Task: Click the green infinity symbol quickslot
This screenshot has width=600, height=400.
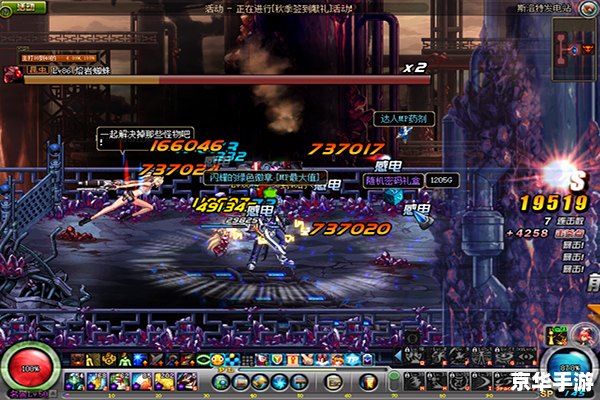Action: (202, 360)
